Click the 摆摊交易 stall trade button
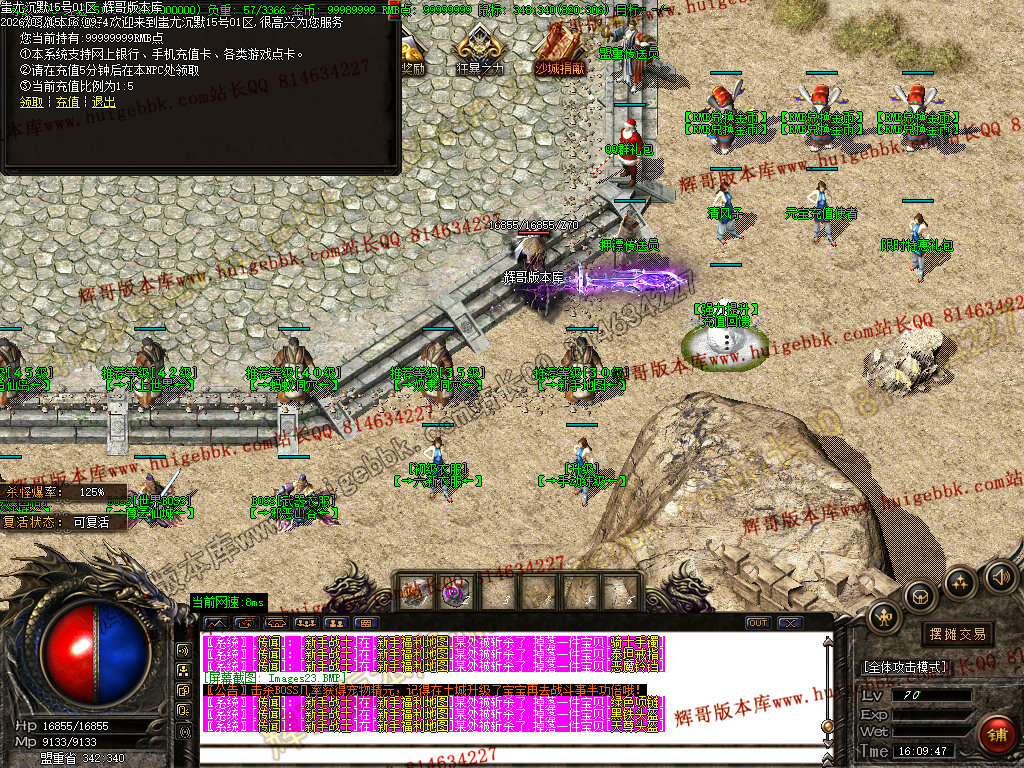The width and height of the screenshot is (1024, 768). pyautogui.click(x=957, y=633)
